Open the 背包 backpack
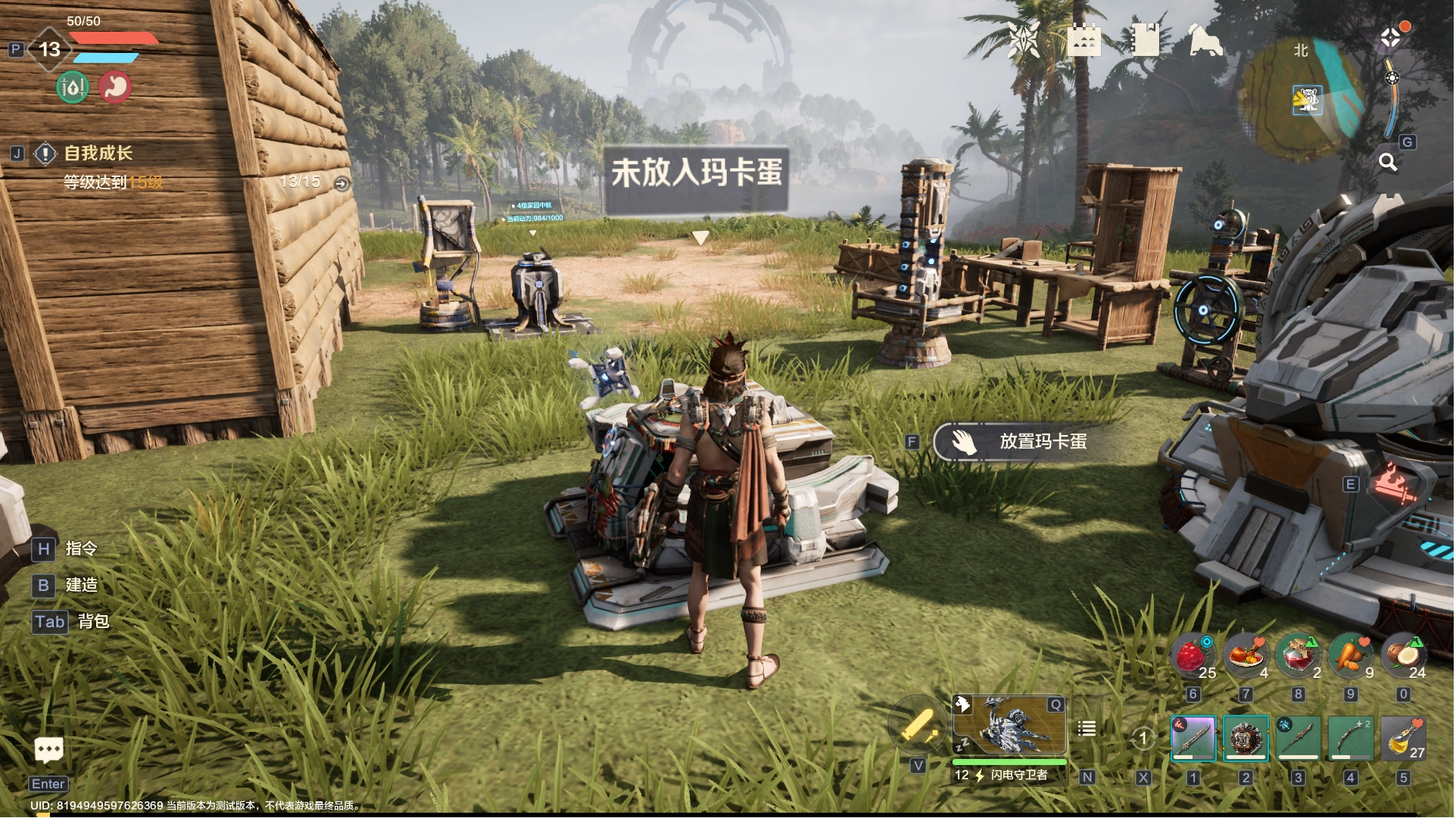Viewport: 1456px width, 818px height. tap(92, 621)
